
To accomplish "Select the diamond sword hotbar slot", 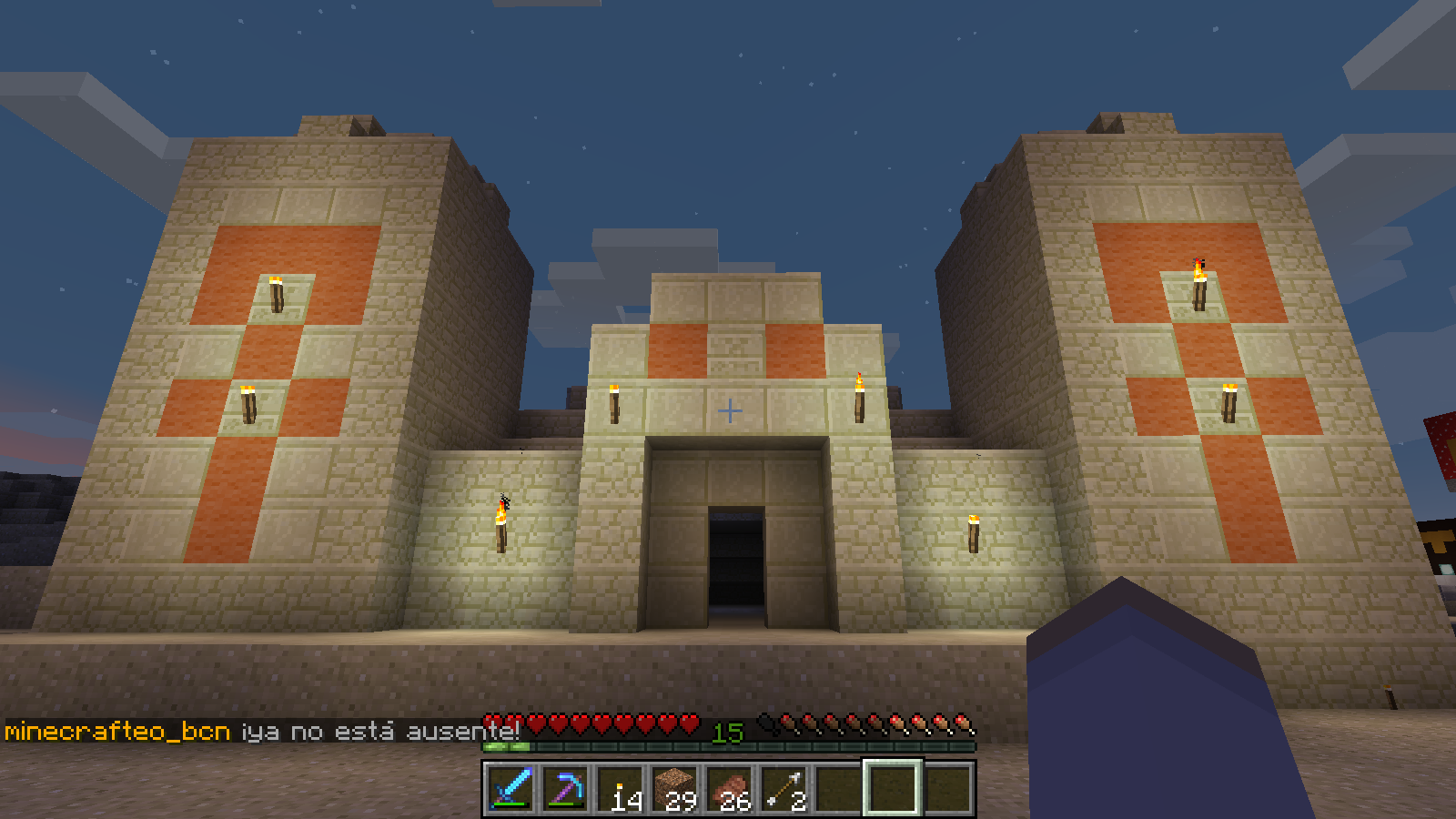I will (x=511, y=788).
